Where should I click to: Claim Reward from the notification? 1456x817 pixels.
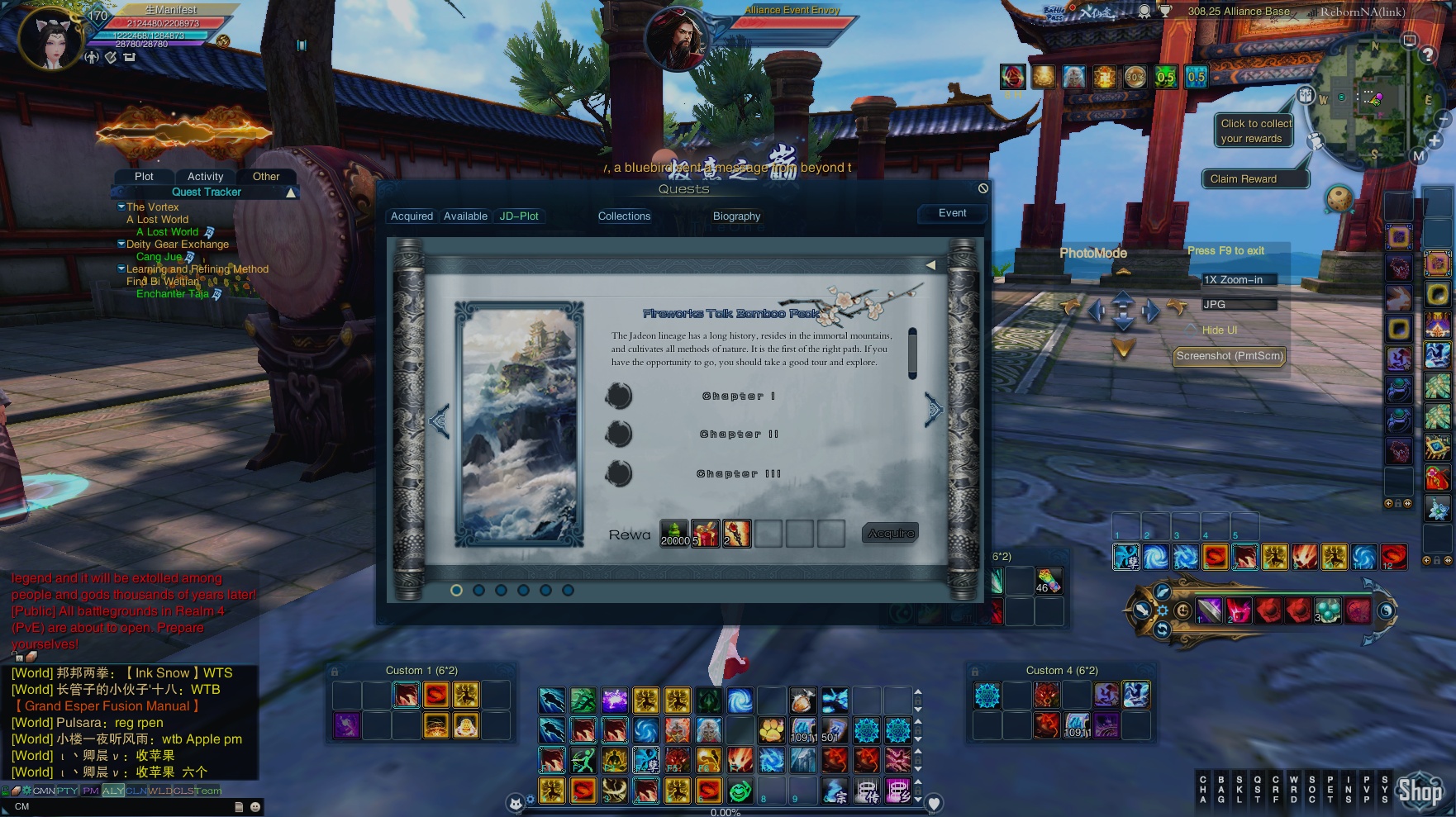pos(1243,179)
